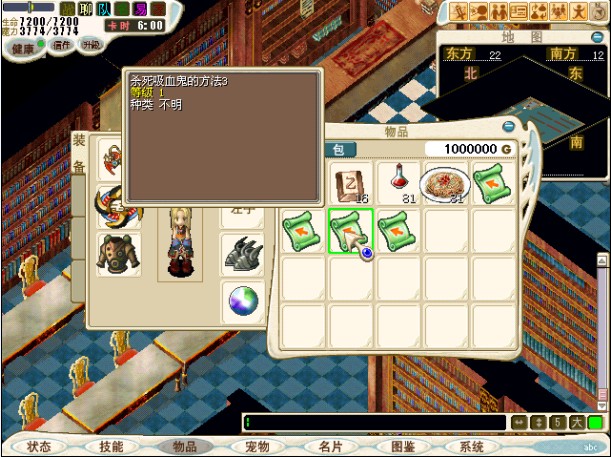The width and height of the screenshot is (611, 457).
Task: Open the 宠物 pets menu
Action: click(x=258, y=447)
